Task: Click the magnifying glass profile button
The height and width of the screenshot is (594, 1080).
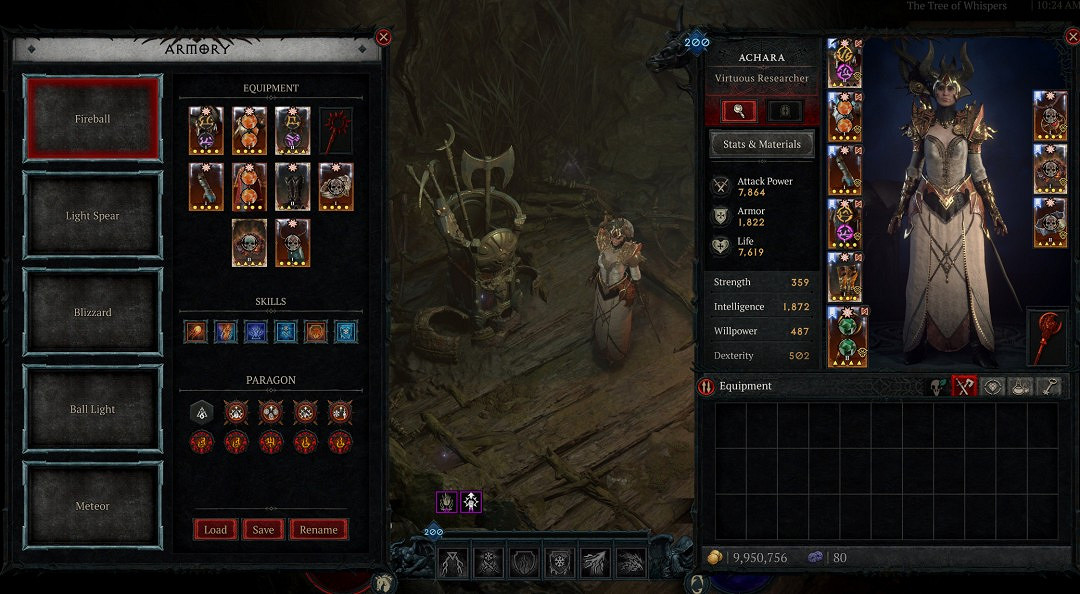Action: [740, 111]
